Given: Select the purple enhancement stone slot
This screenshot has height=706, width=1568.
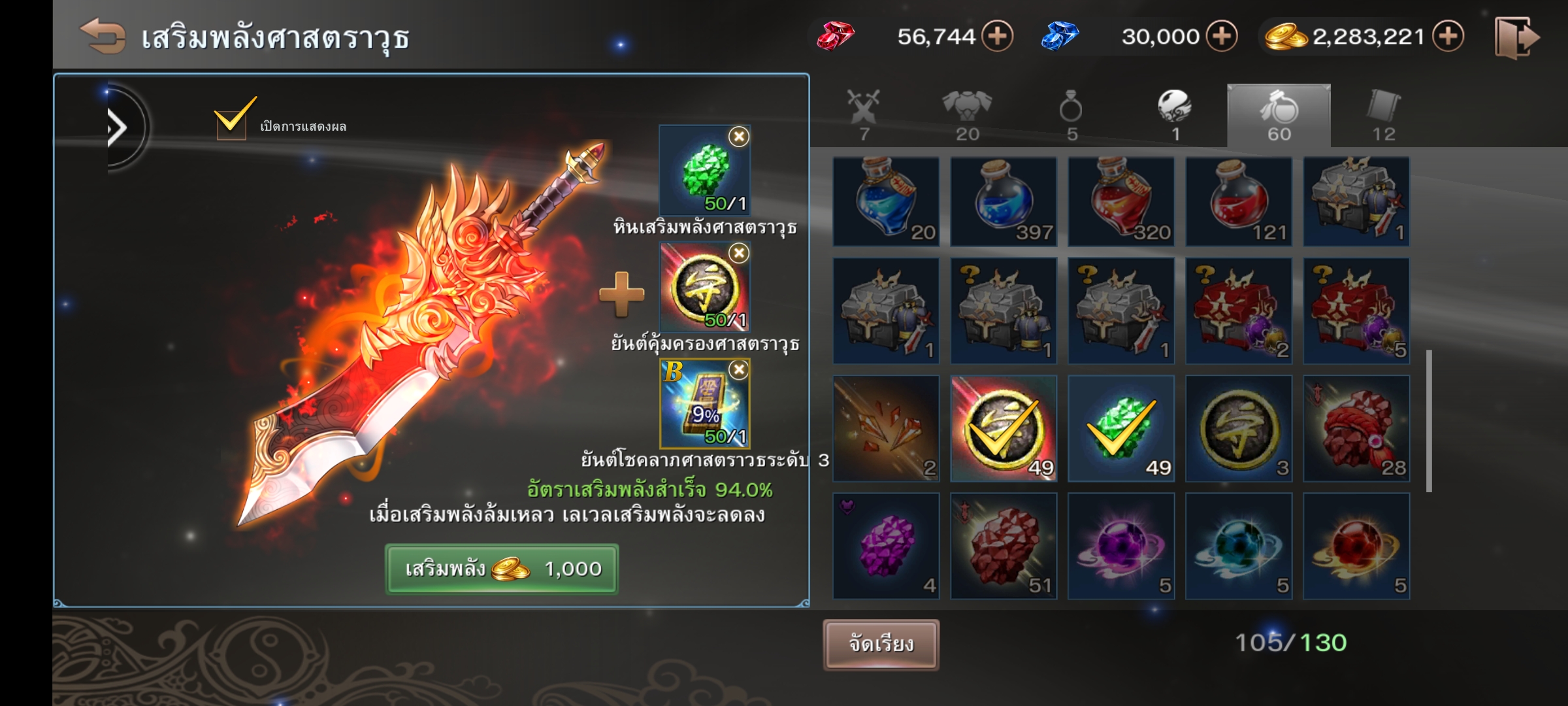Looking at the screenshot, I should pos(886,546).
